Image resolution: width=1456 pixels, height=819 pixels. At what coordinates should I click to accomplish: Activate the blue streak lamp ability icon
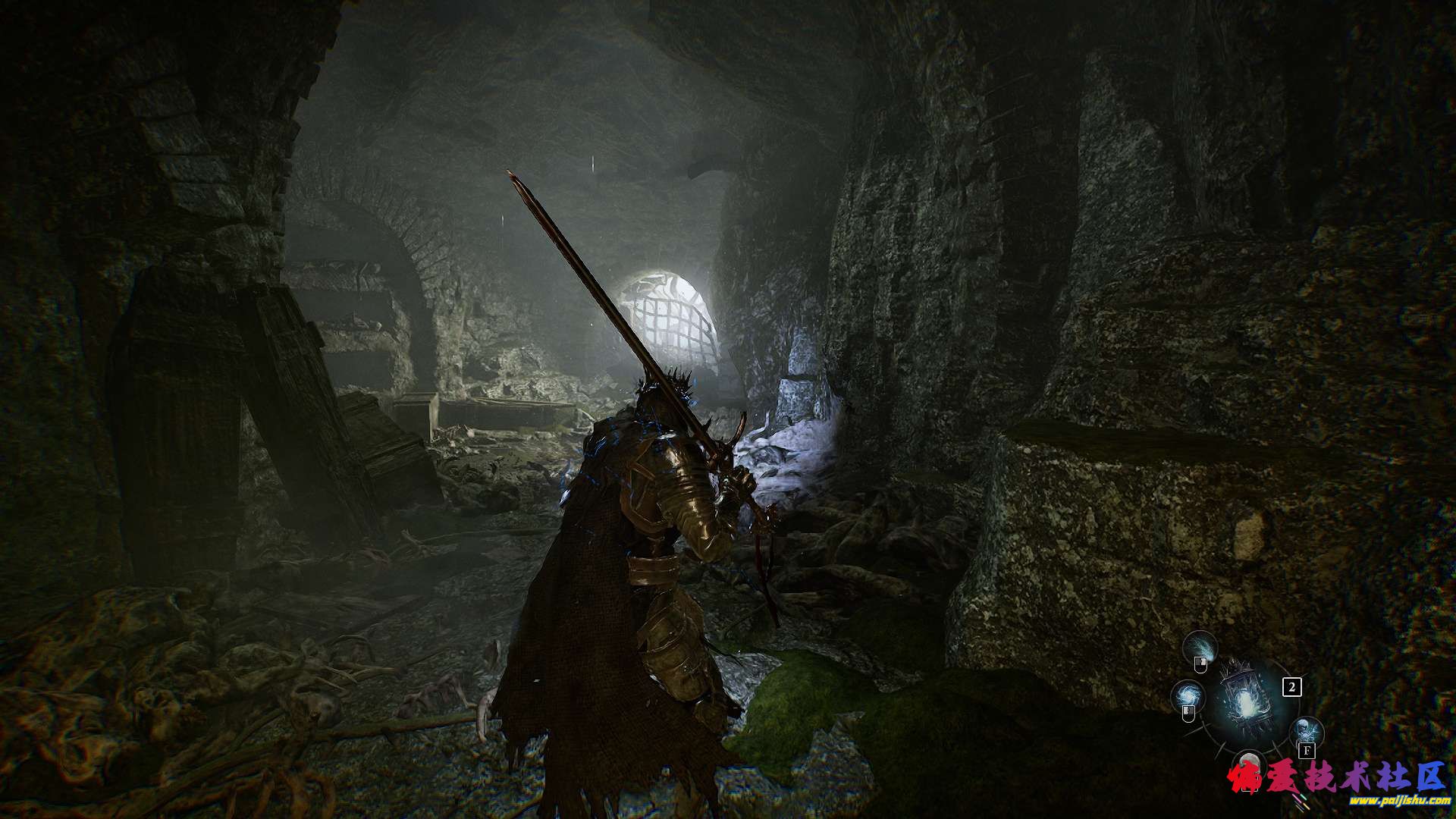click(1200, 645)
